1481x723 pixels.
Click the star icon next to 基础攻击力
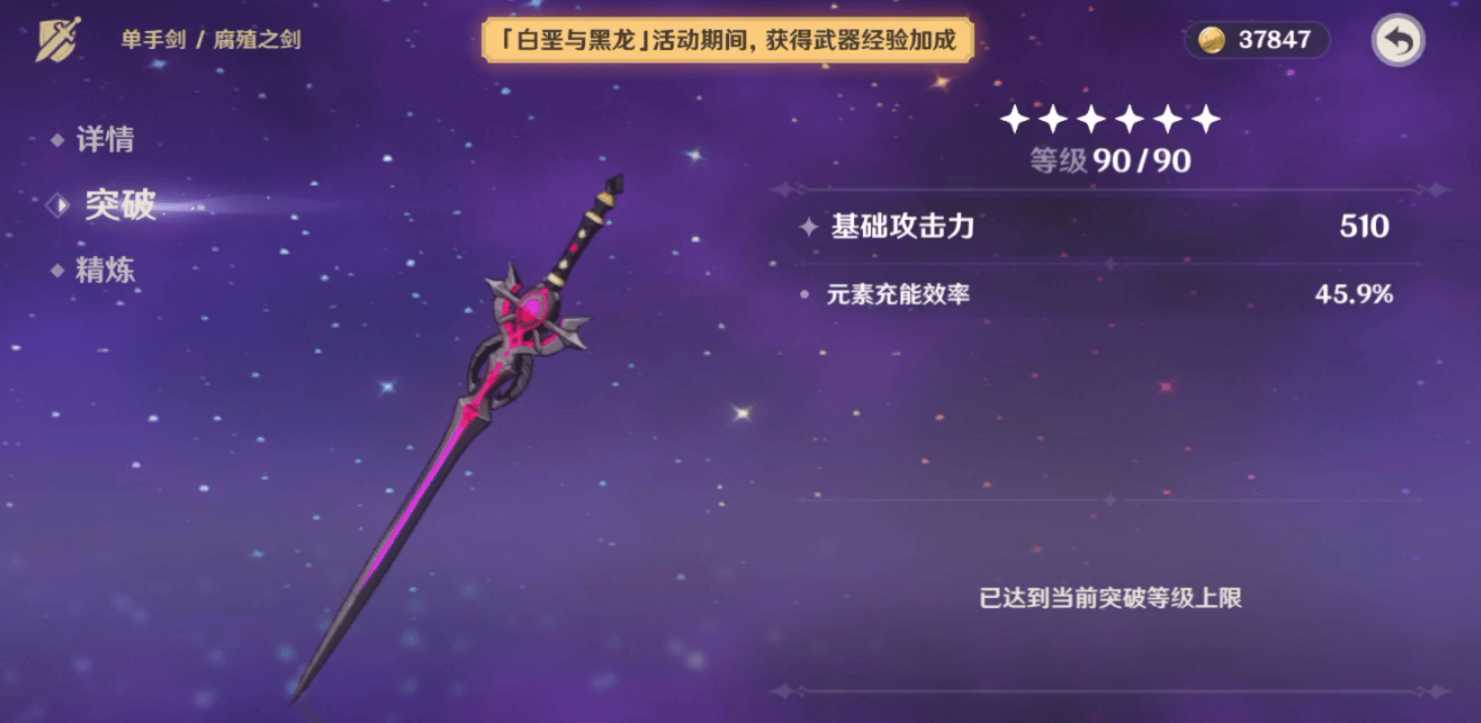pos(806,226)
